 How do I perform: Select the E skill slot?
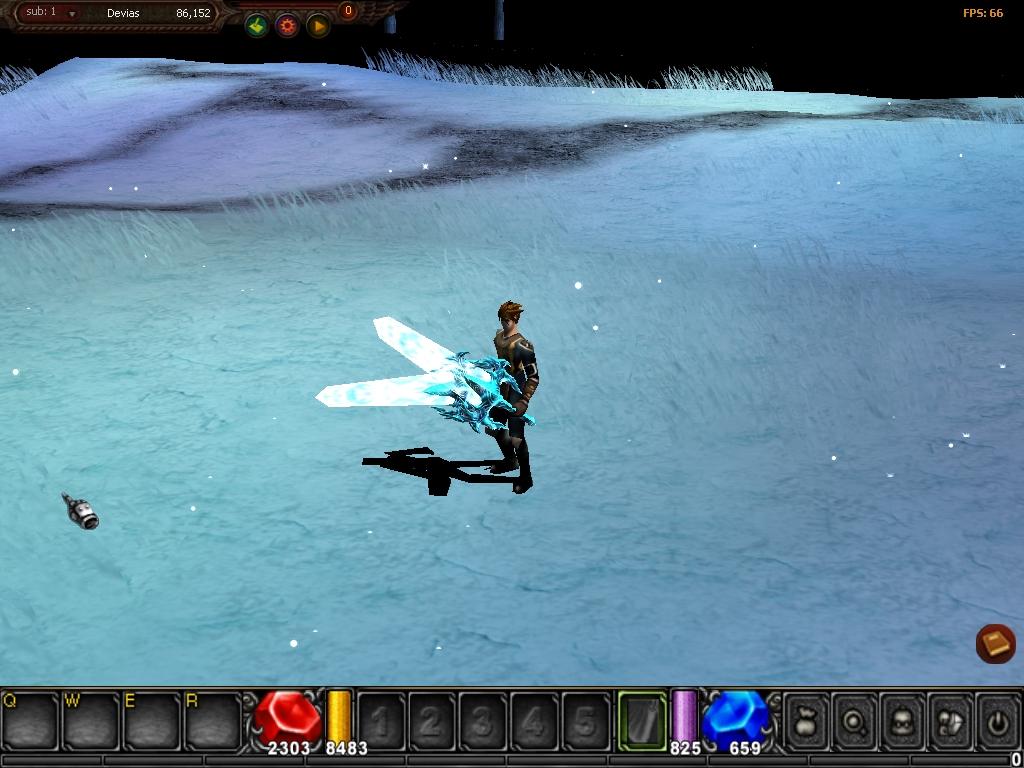pyautogui.click(x=152, y=720)
